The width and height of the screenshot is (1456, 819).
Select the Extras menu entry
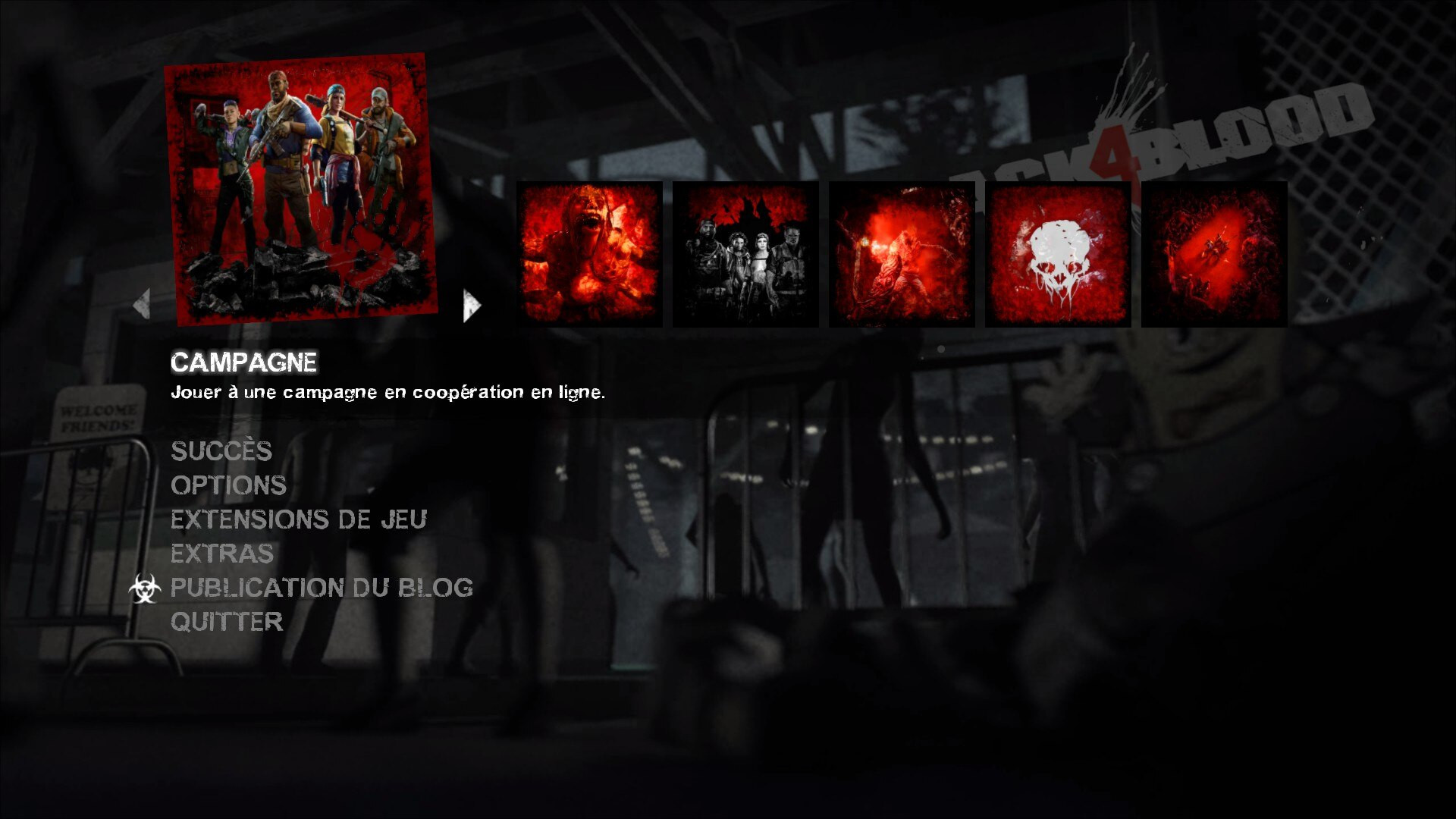(221, 554)
